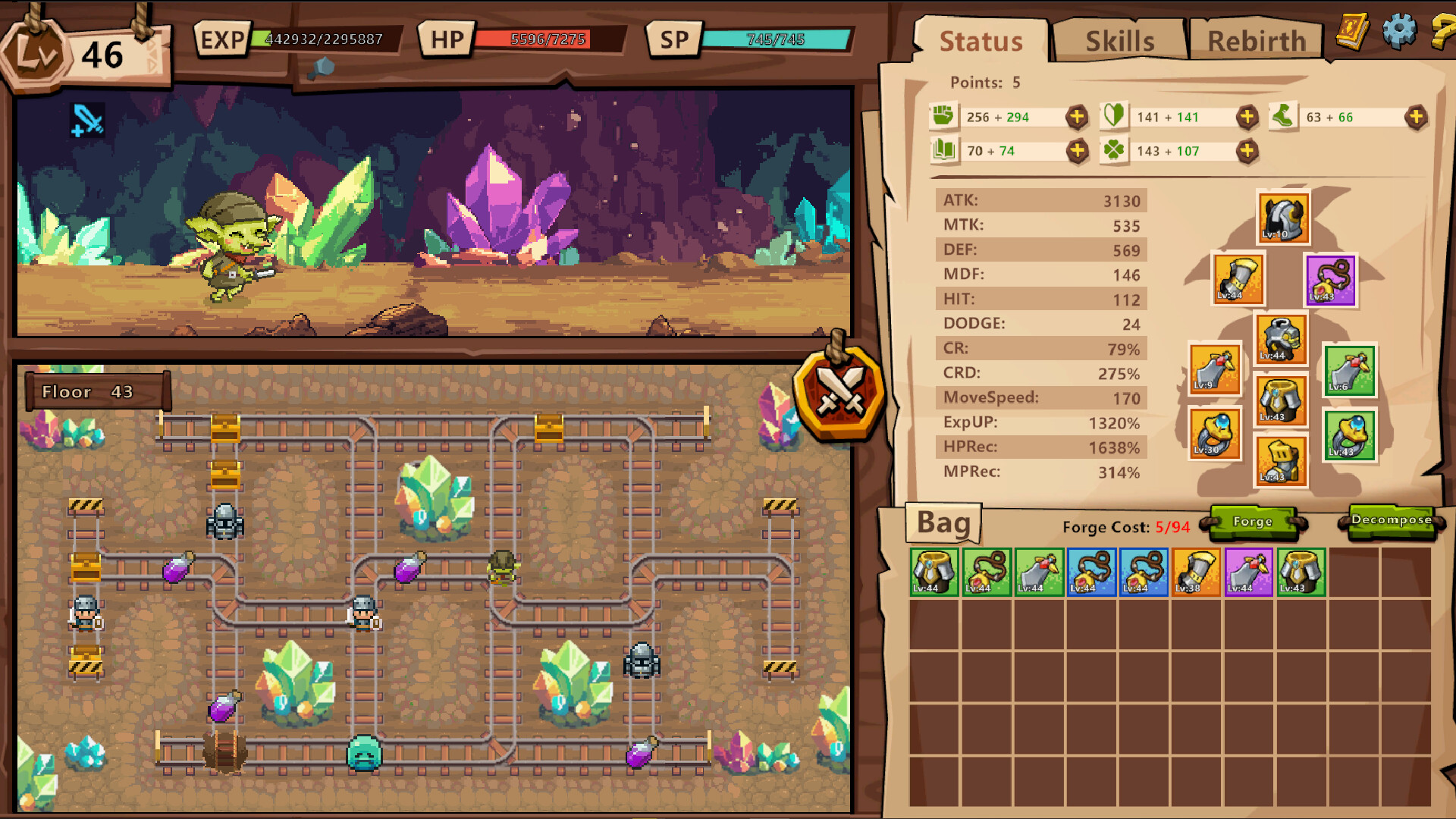Switch to the Skills tab
Screen dimensions: 1456x819
click(x=1119, y=41)
